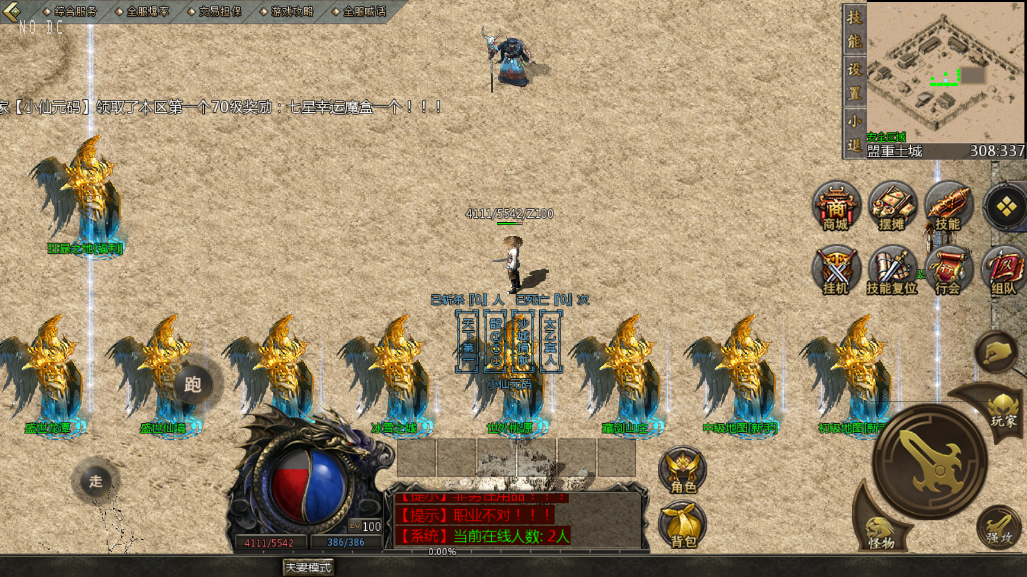Choose the 小退 logout option
Image resolution: width=1027 pixels, height=577 pixels.
[x=854, y=132]
